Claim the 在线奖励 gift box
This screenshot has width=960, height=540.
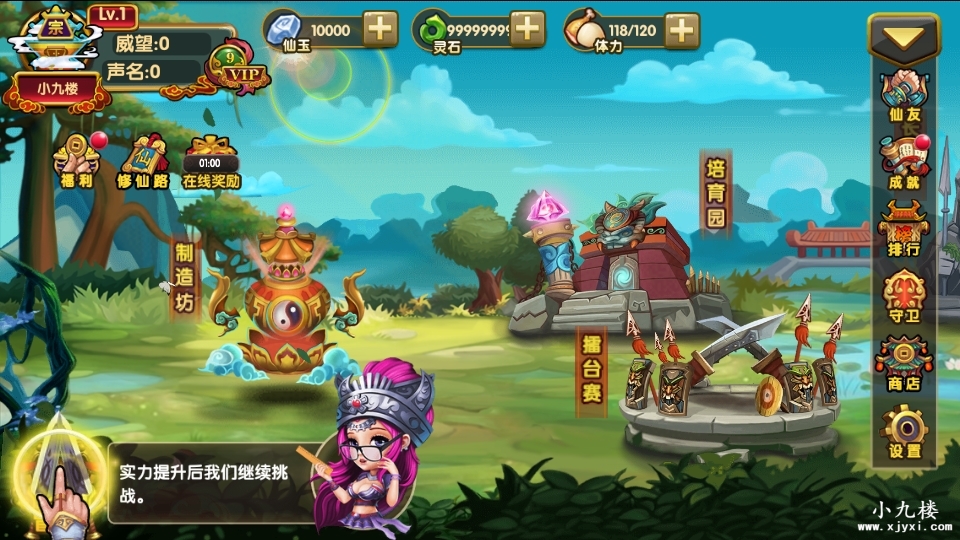click(210, 161)
